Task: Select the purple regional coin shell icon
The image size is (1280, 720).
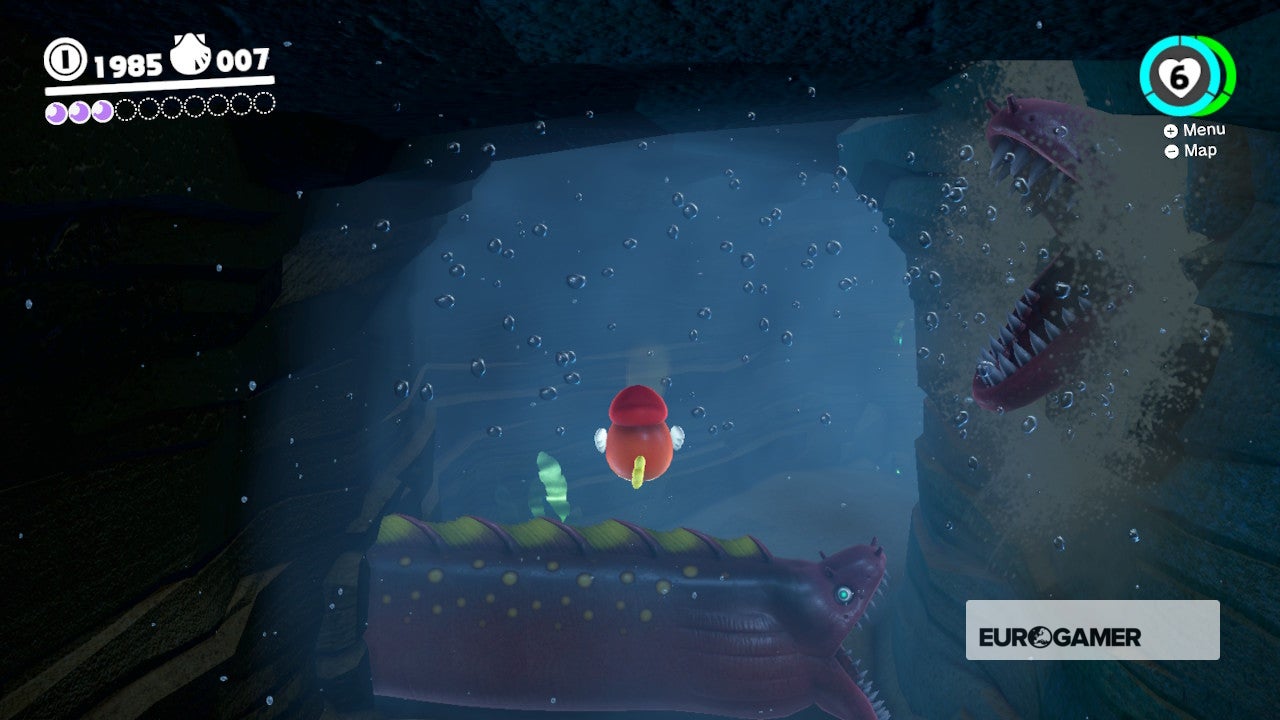Action: coord(190,53)
